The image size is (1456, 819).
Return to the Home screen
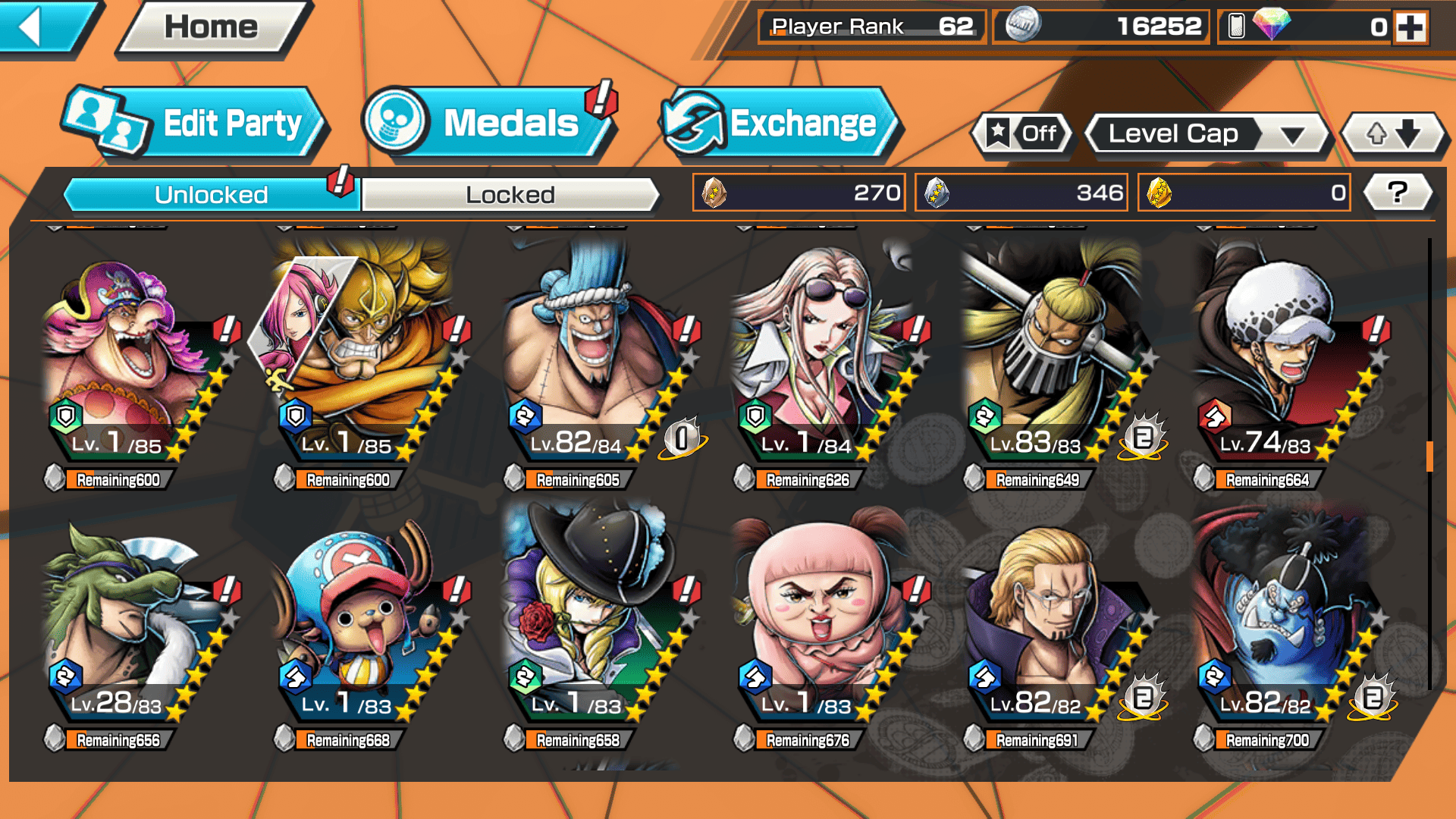click(x=212, y=28)
